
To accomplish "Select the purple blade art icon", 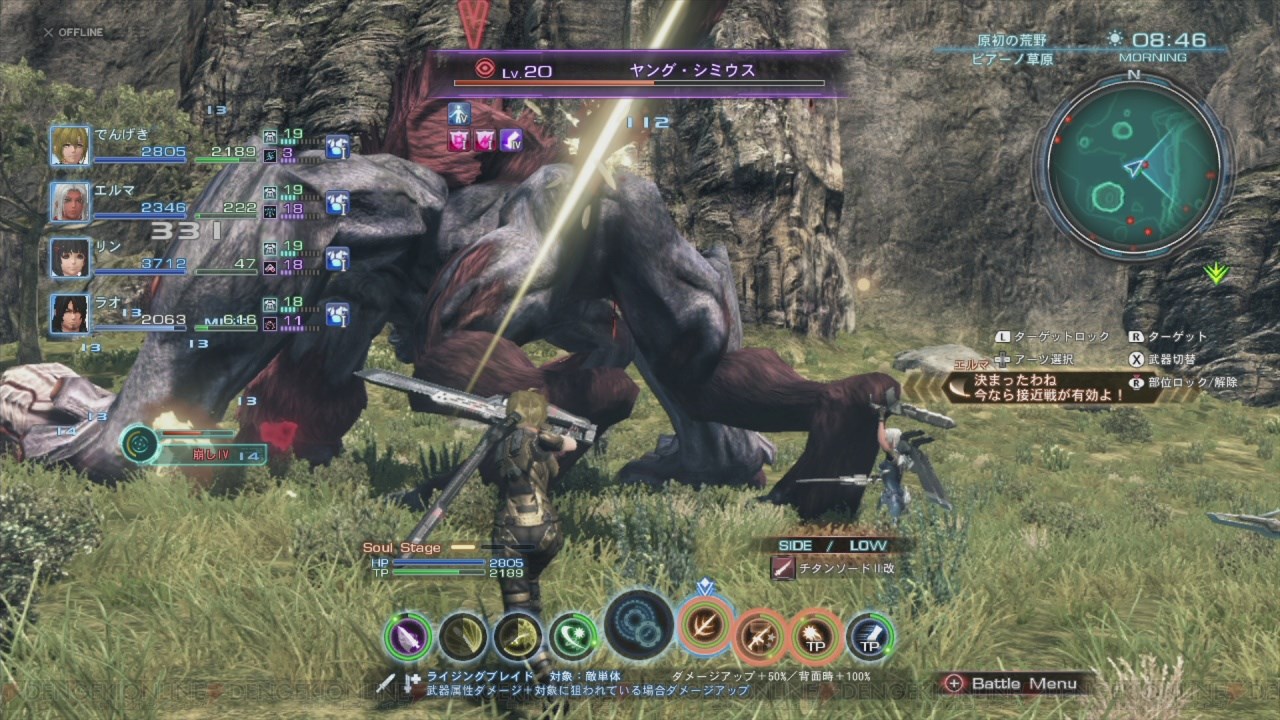I will tap(408, 637).
